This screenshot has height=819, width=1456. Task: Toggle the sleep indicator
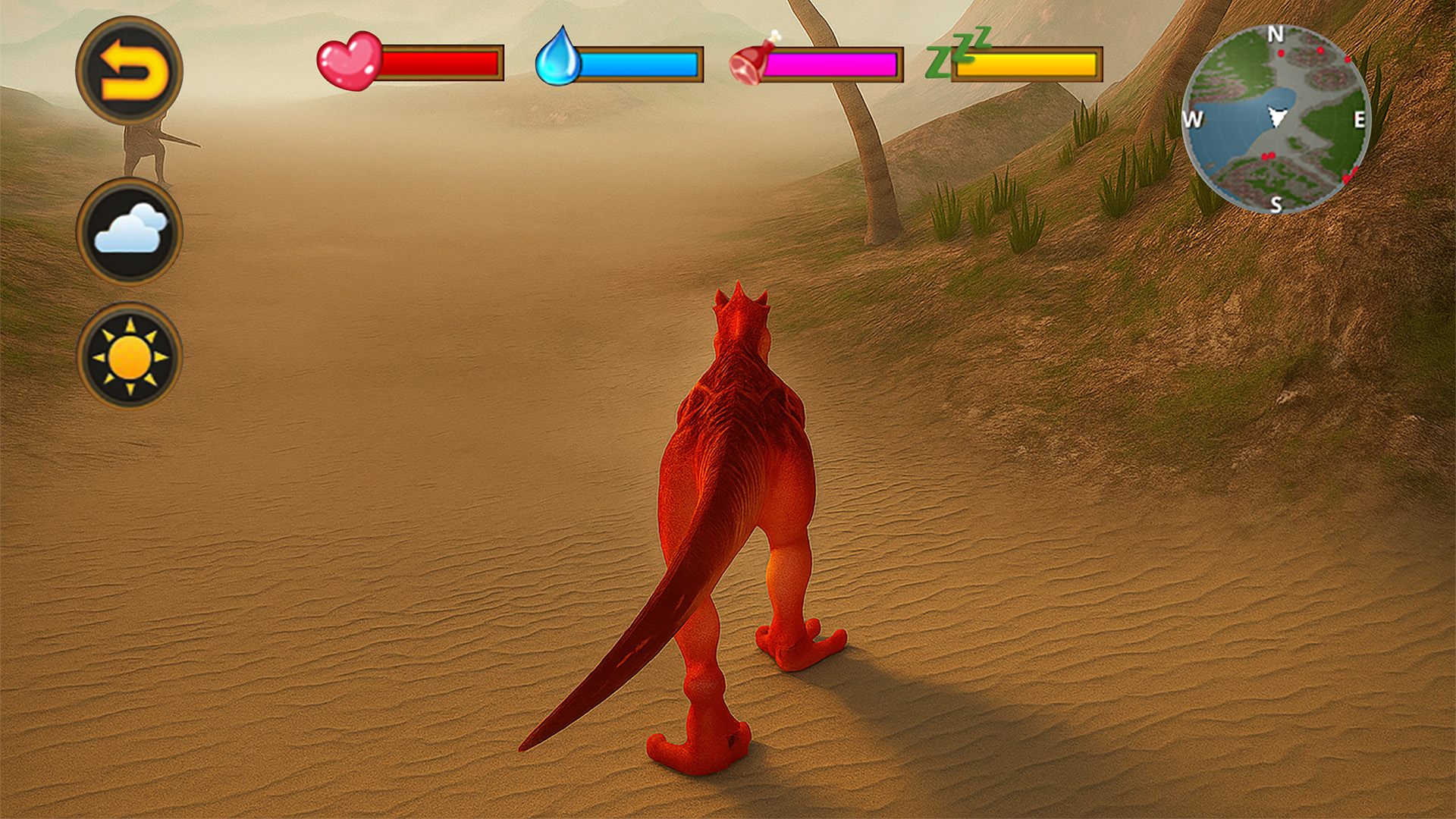pos(955,52)
